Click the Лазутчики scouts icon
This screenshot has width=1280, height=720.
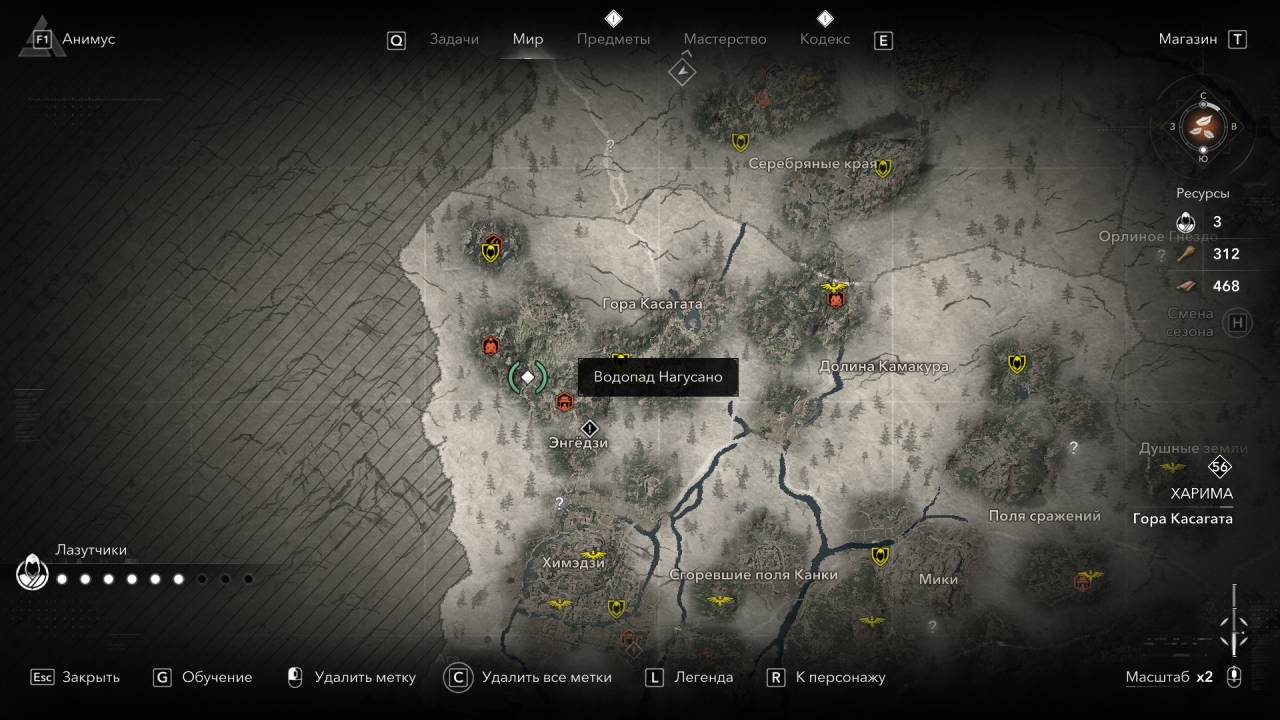[32, 573]
